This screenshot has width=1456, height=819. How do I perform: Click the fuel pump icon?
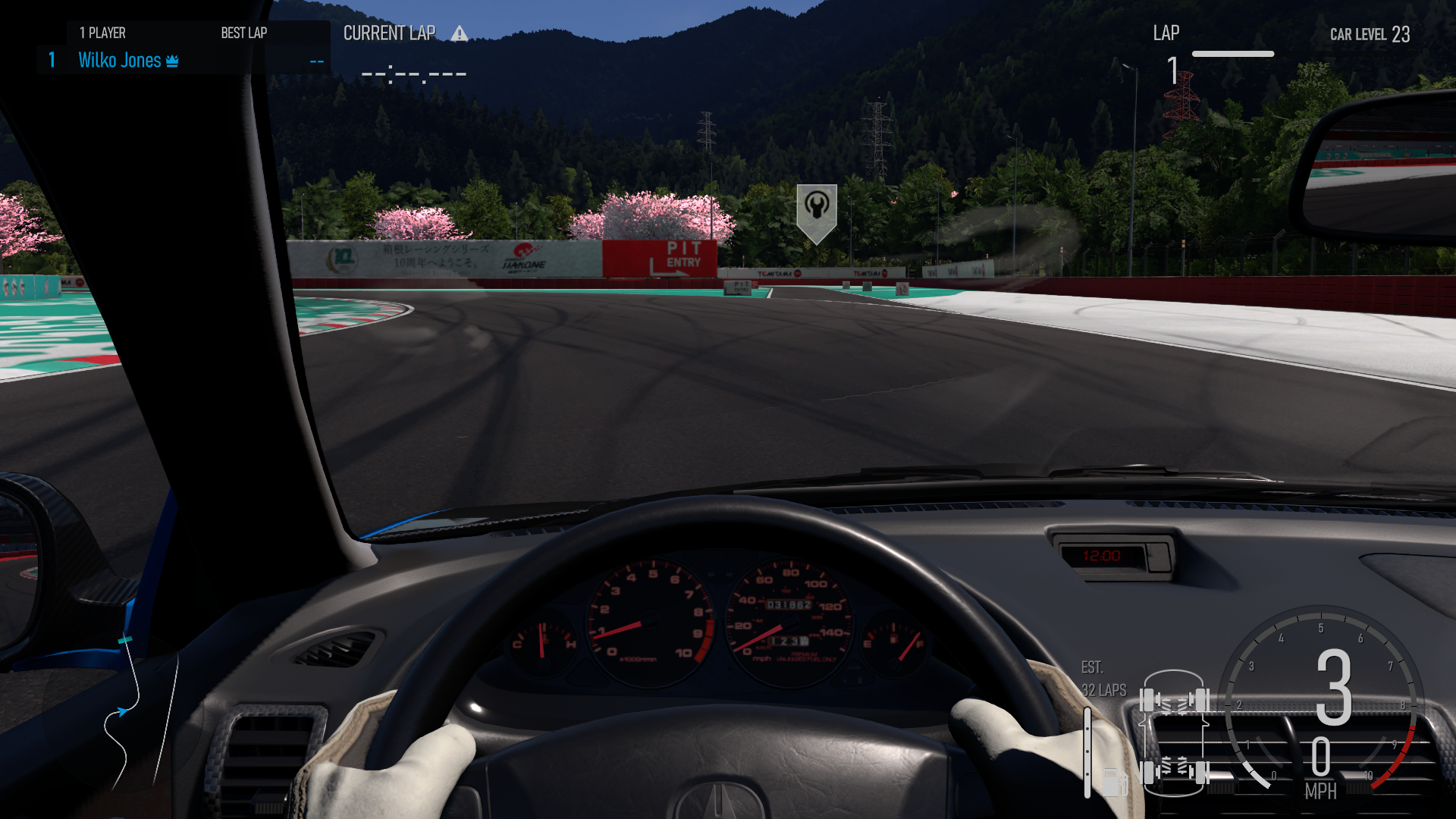[1112, 780]
